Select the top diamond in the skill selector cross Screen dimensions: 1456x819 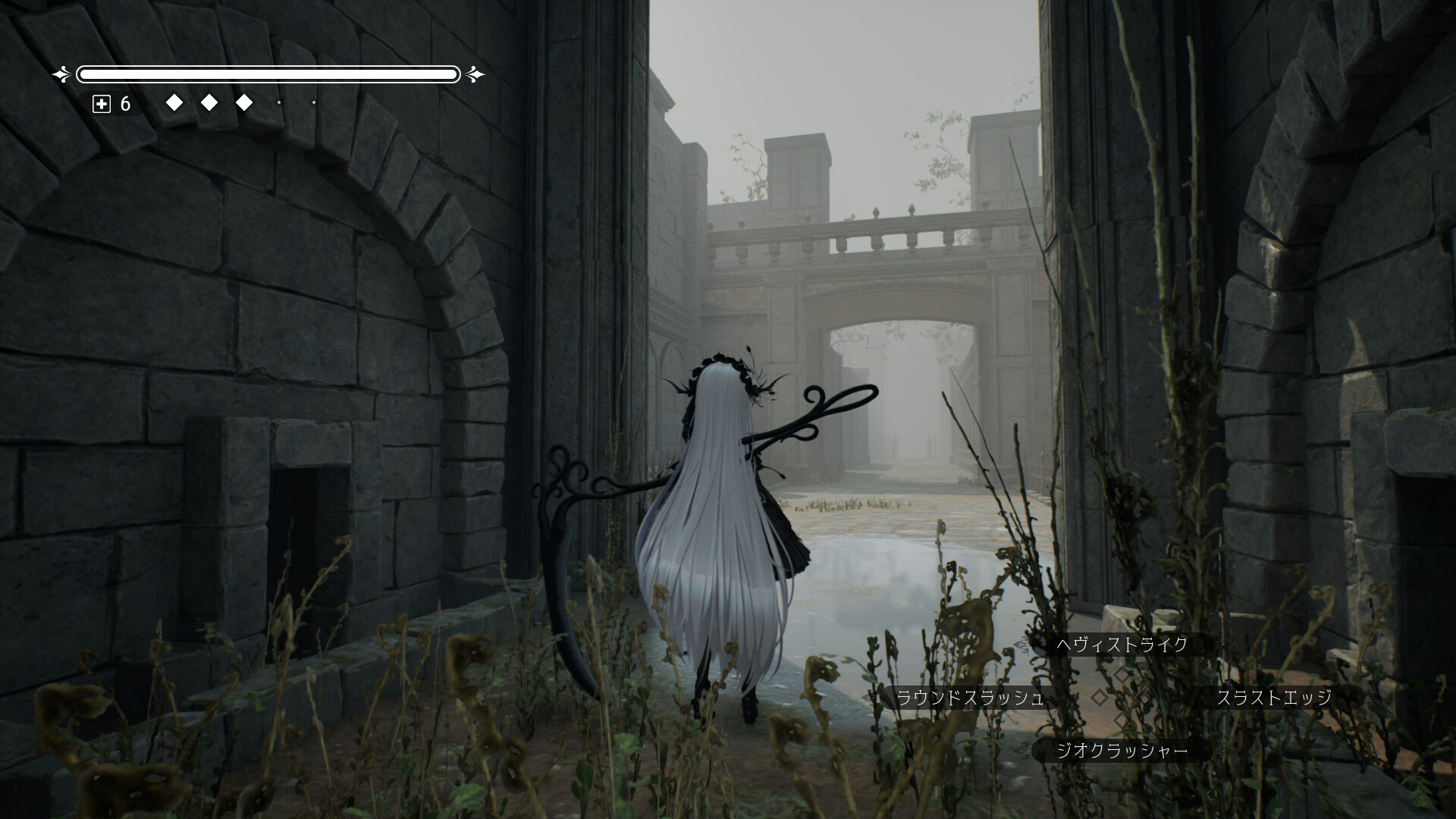(x=1122, y=676)
